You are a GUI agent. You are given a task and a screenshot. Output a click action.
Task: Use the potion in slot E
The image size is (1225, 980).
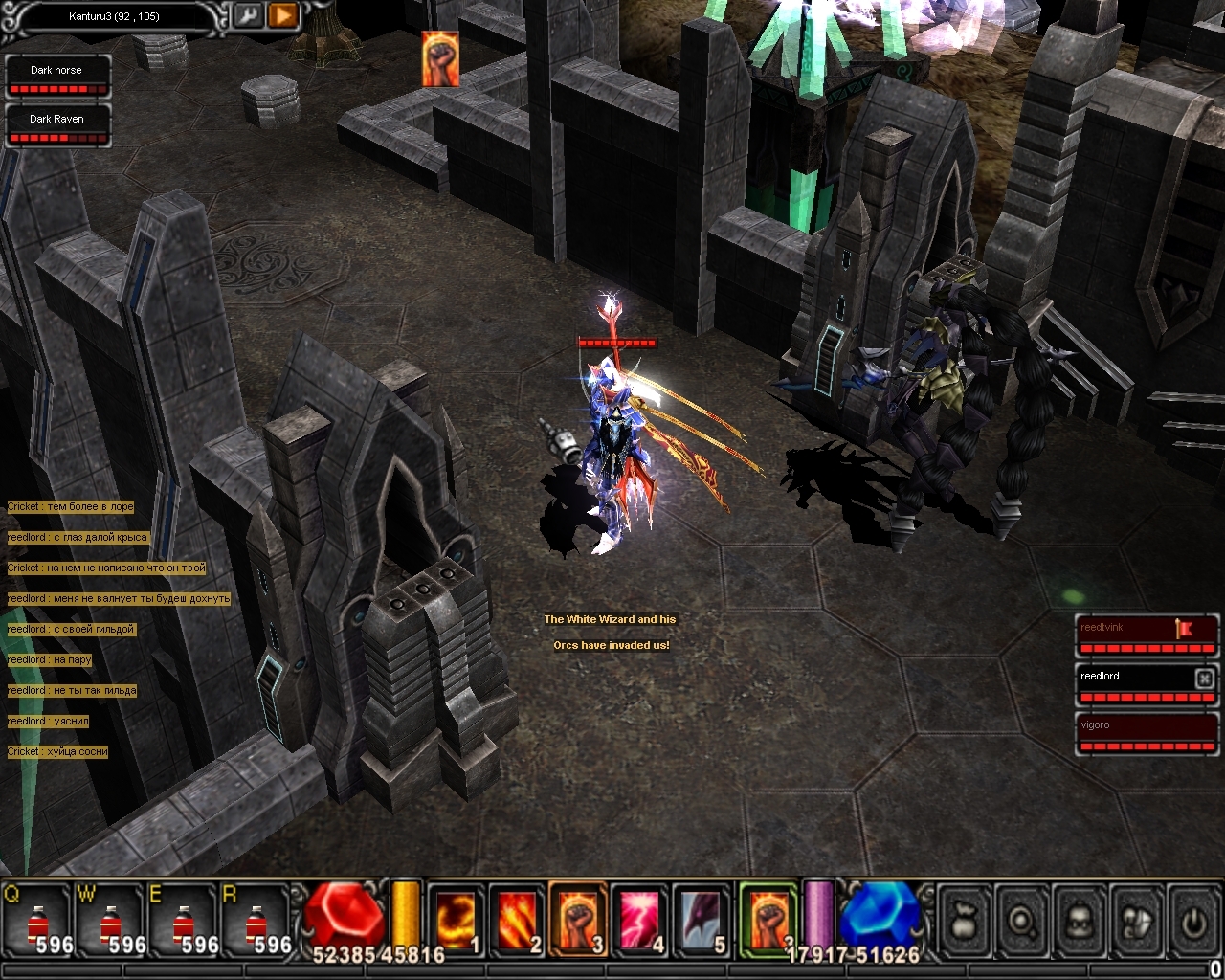(x=183, y=922)
